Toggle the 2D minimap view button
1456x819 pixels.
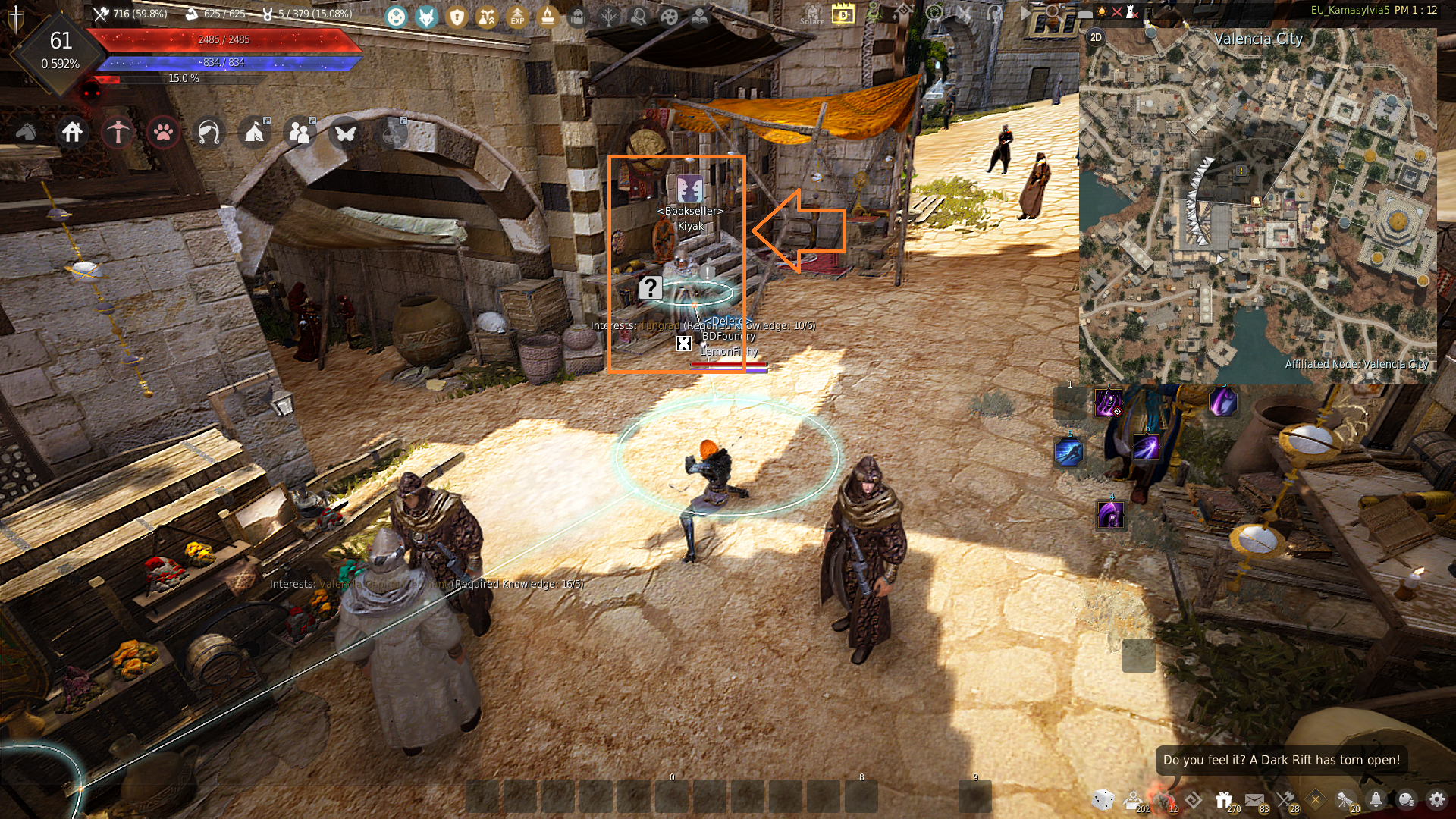coord(1096,38)
